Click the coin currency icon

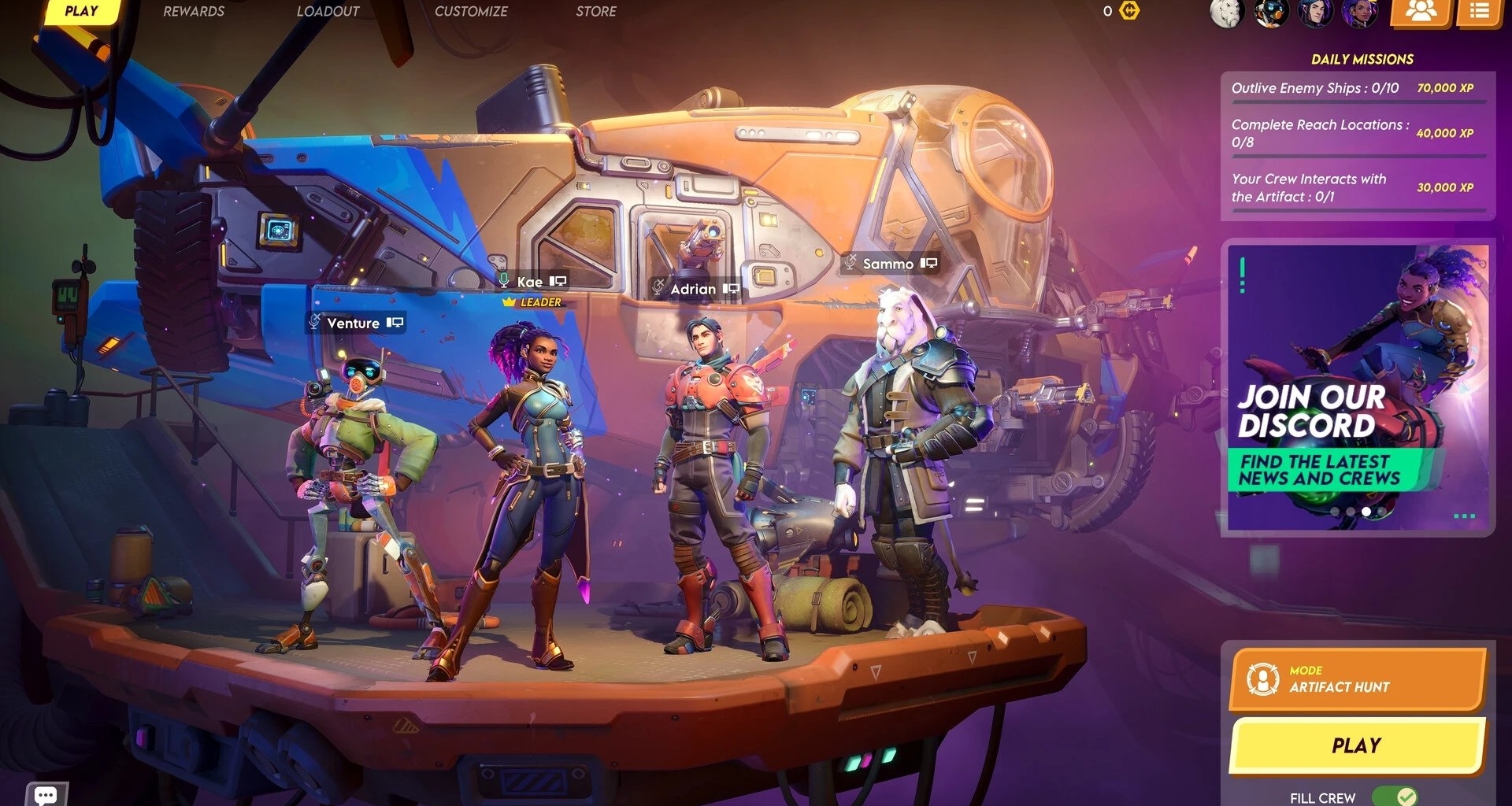tap(1129, 11)
